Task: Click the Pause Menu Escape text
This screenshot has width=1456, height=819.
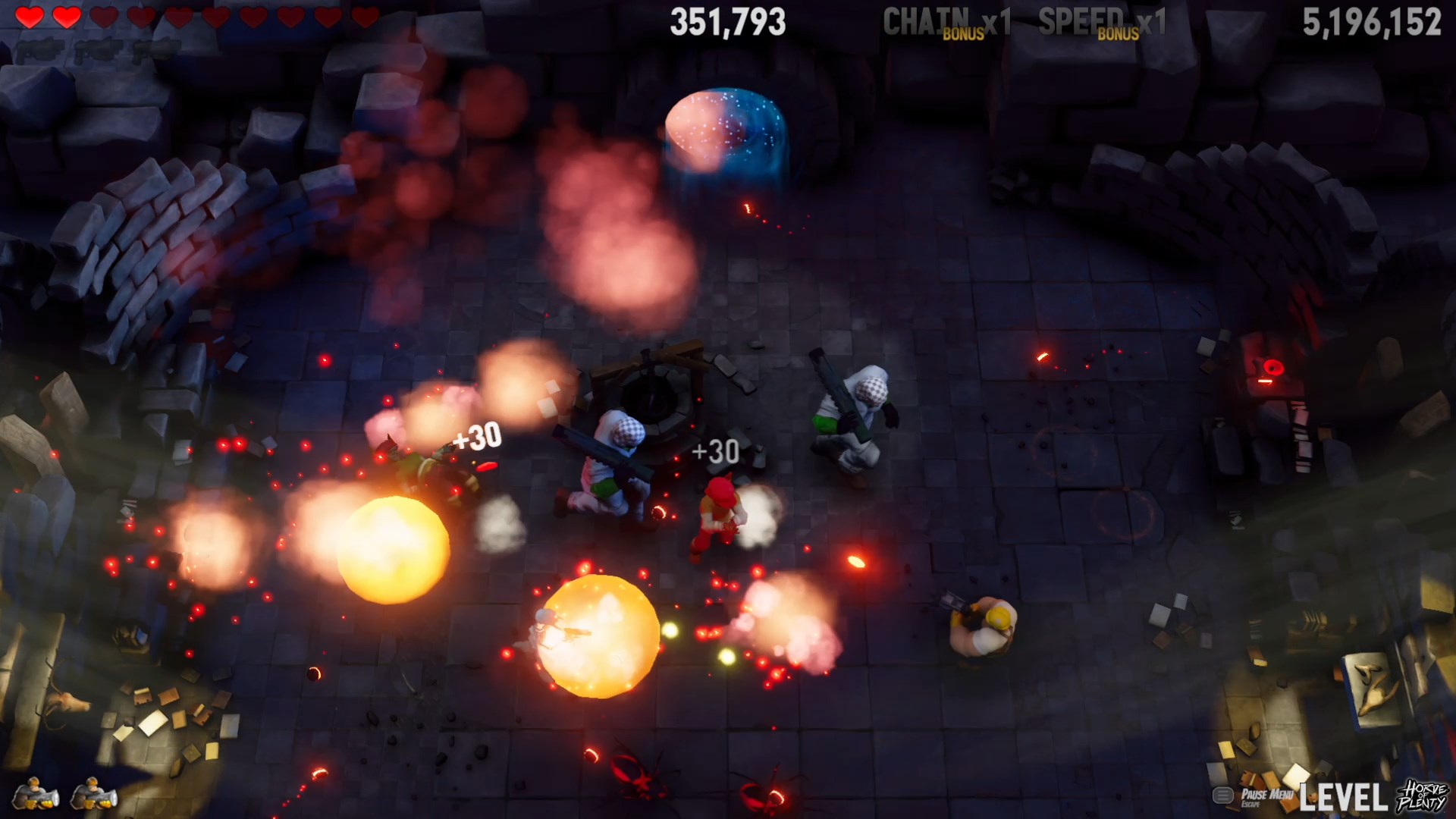Action: coord(1269,795)
